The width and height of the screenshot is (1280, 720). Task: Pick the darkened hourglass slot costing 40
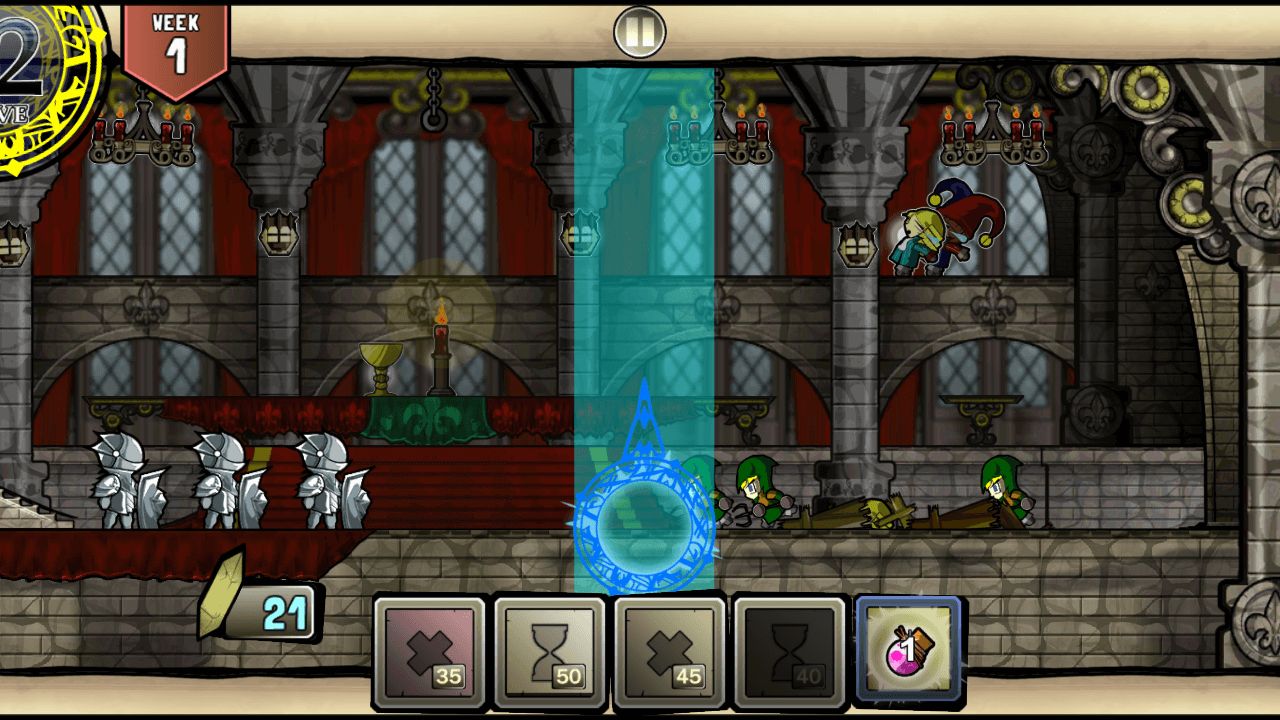click(789, 650)
